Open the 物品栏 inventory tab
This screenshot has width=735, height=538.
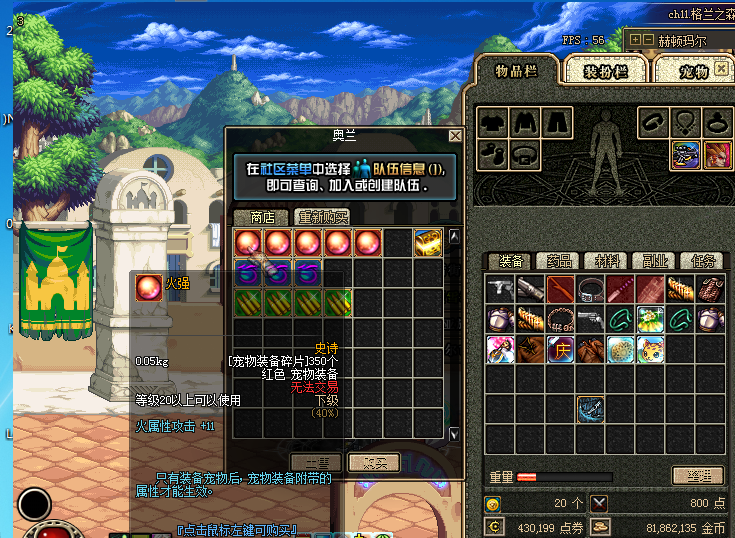click(516, 70)
